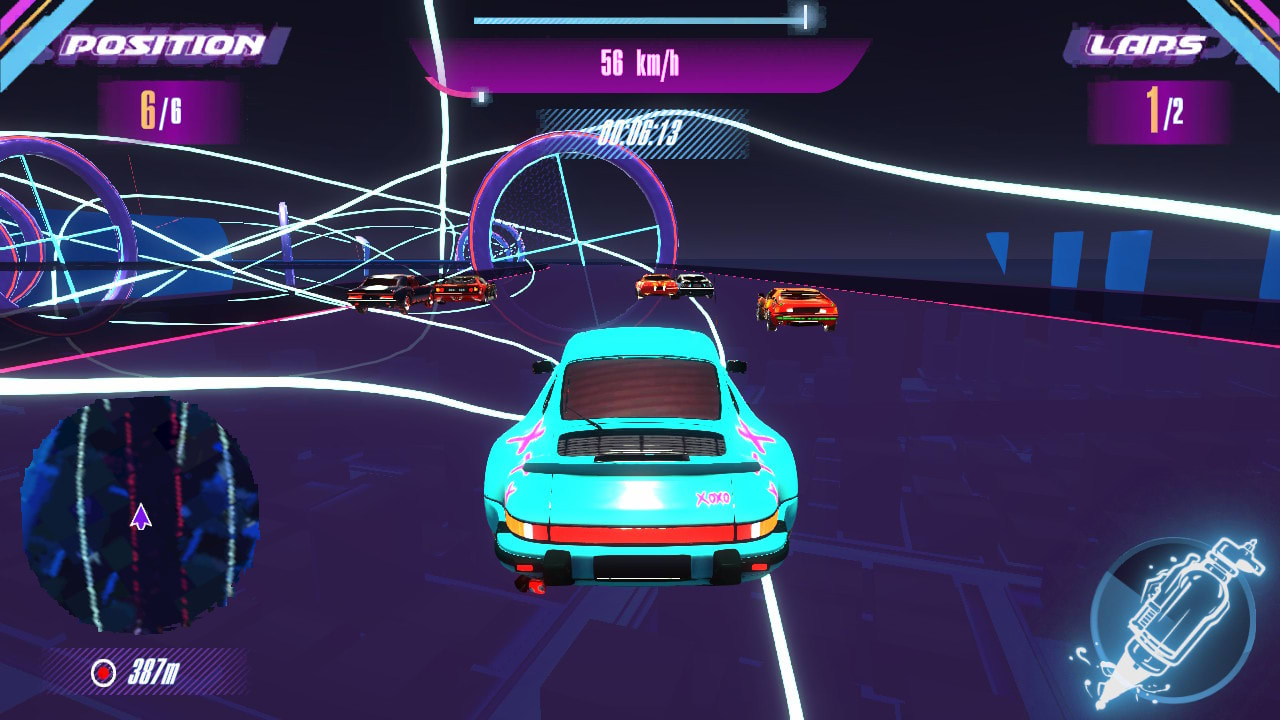1280x720 pixels.
Task: Toggle the LAPS header banner
Action: 1147,42
